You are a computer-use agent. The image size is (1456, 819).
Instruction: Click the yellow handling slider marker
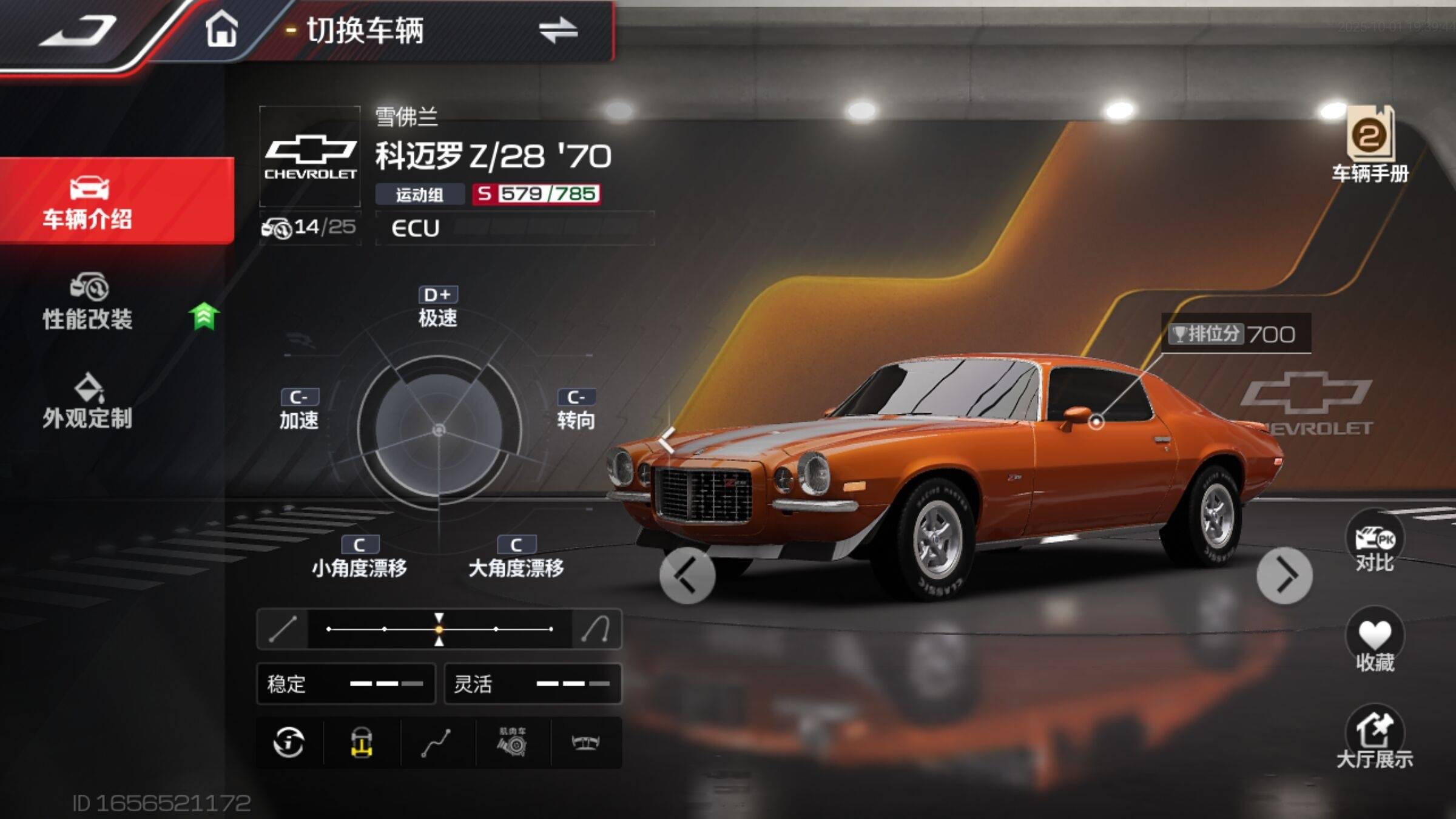point(439,629)
